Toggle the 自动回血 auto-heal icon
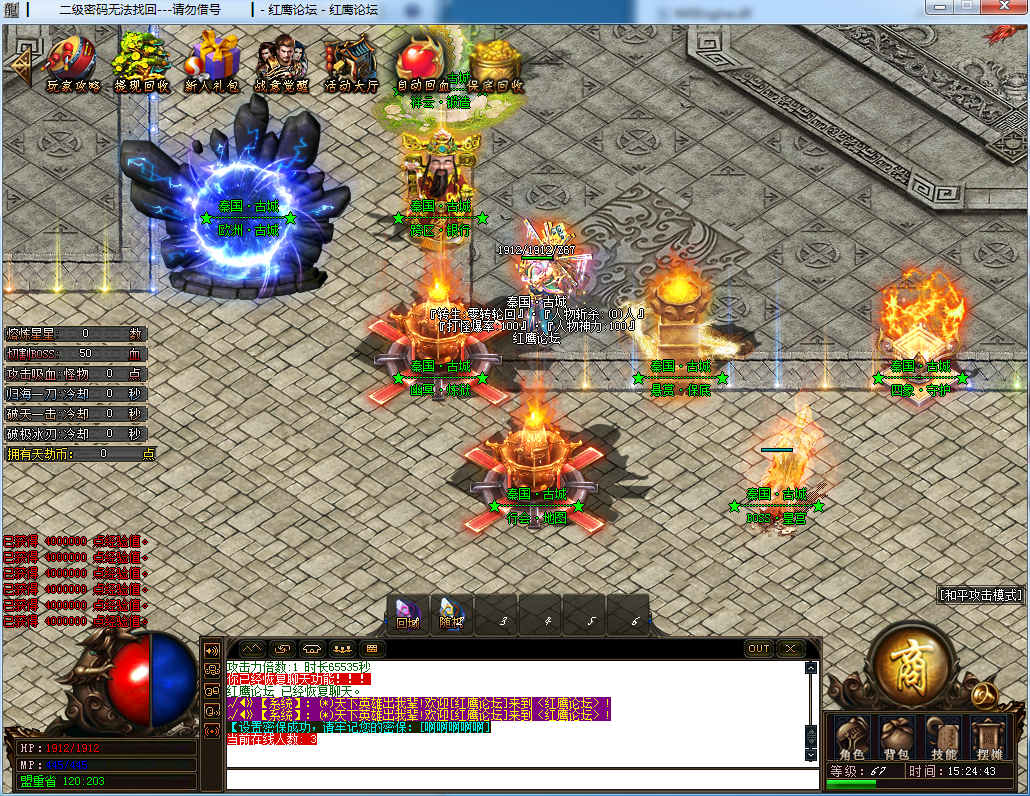This screenshot has width=1030, height=796. [x=422, y=62]
